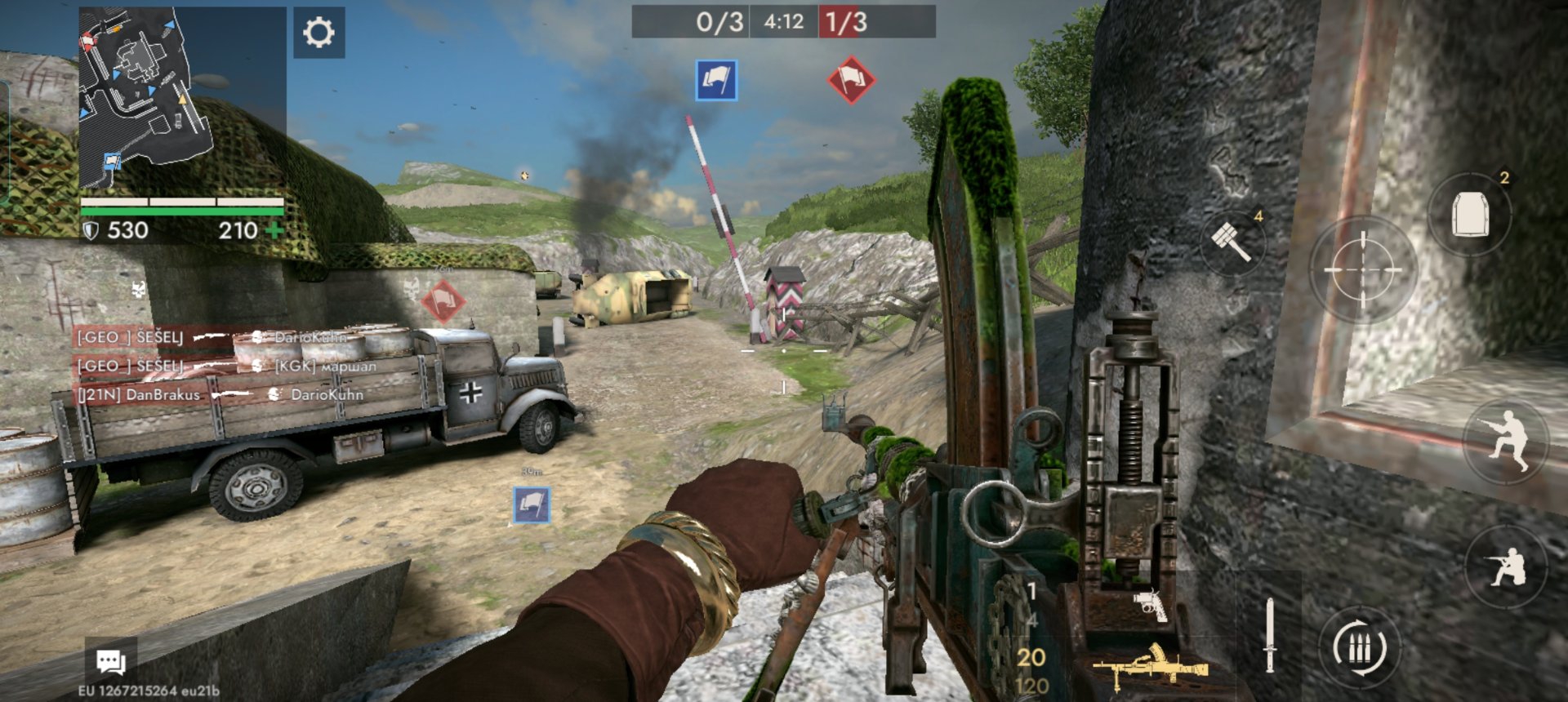
Task: Select the hammer tool
Action: 1232,242
